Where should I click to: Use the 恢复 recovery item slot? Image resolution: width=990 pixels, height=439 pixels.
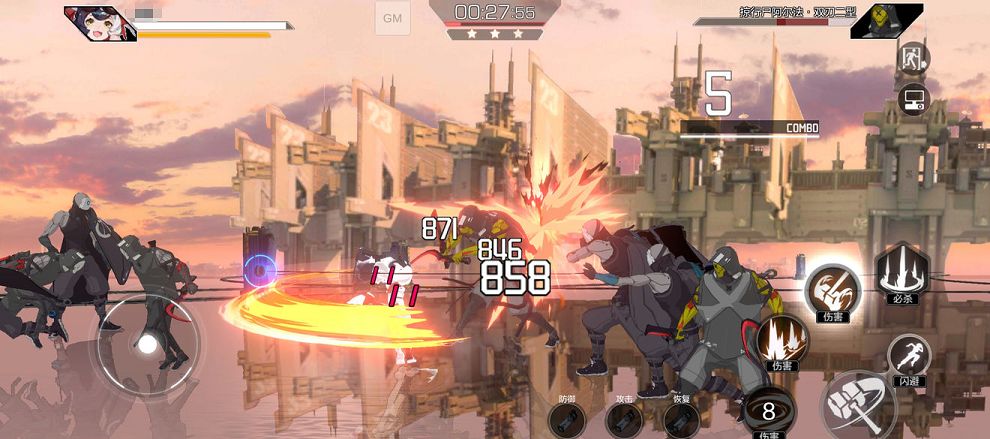click(x=681, y=419)
